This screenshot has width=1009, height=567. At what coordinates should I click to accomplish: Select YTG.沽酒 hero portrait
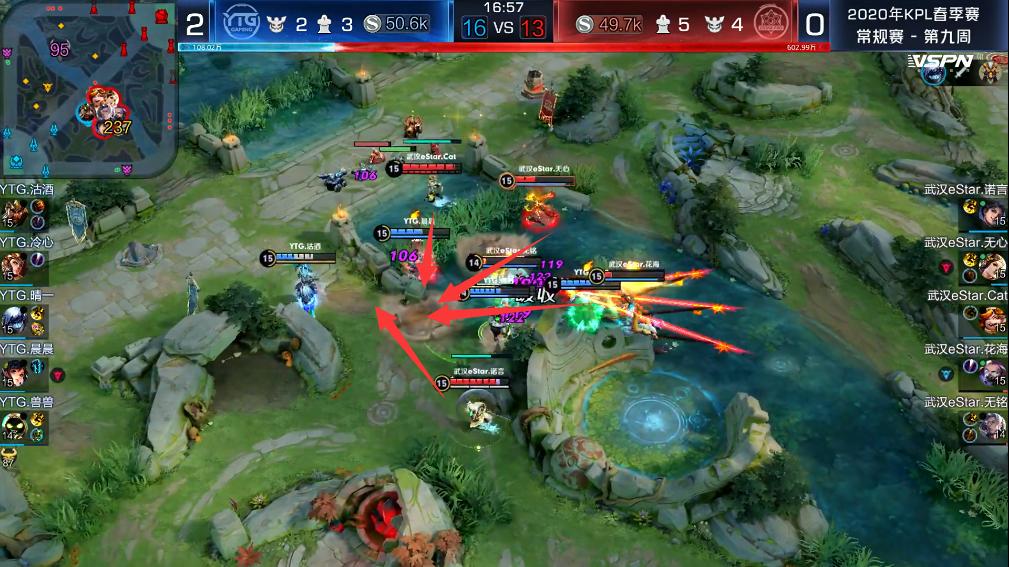click(x=14, y=213)
